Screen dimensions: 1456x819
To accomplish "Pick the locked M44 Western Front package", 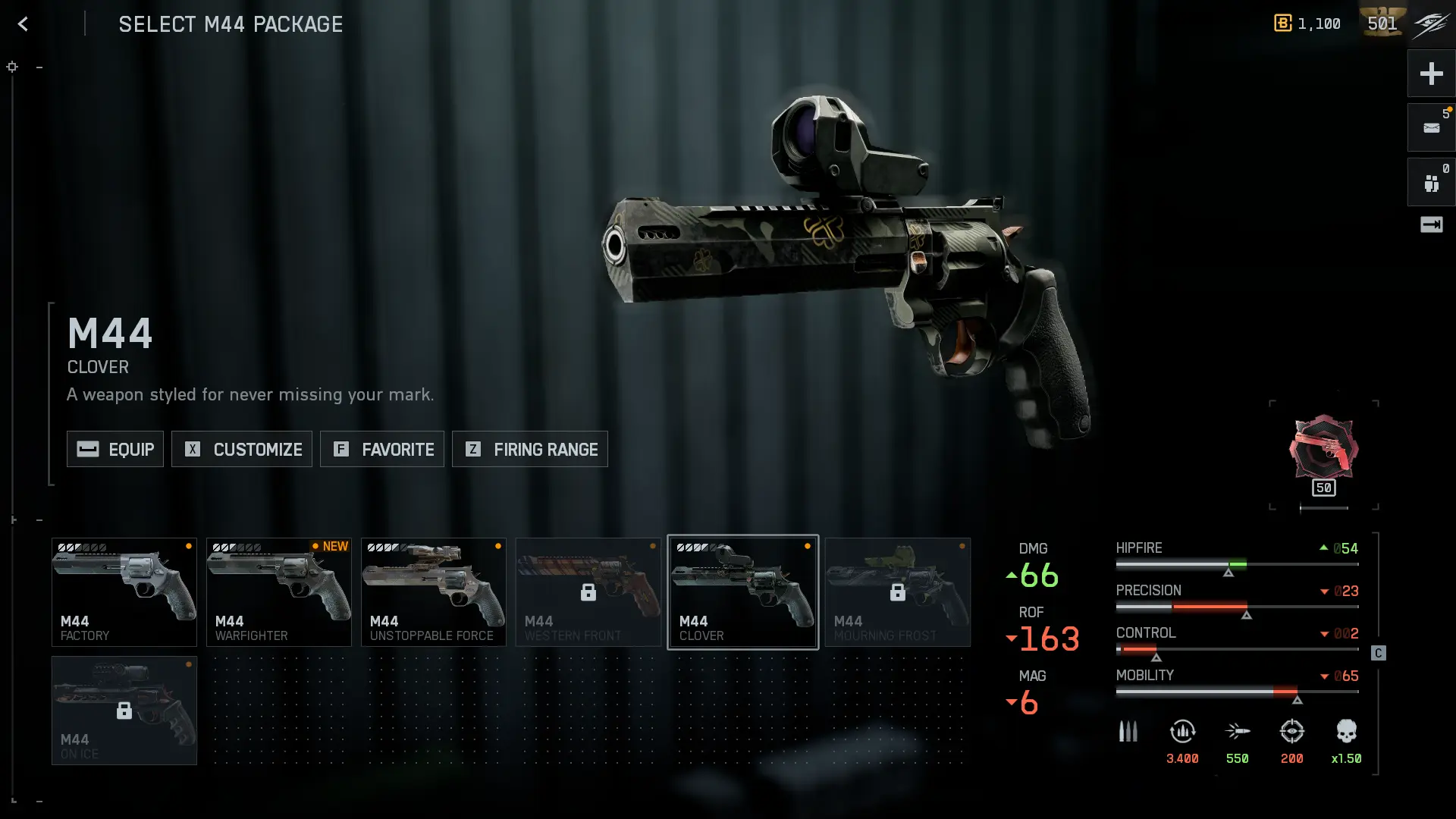I will click(588, 592).
